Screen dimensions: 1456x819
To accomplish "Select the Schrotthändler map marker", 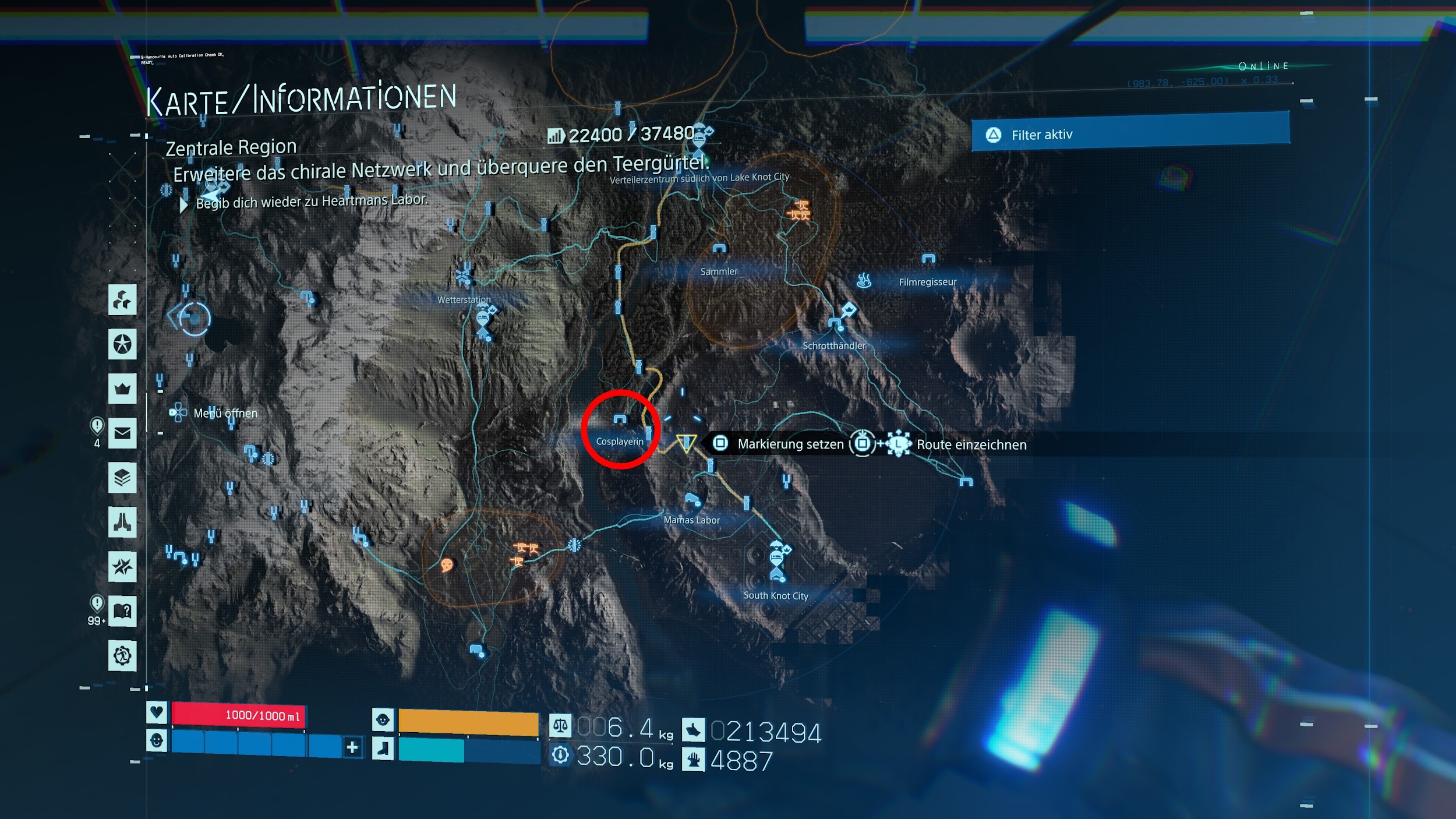I will (835, 322).
